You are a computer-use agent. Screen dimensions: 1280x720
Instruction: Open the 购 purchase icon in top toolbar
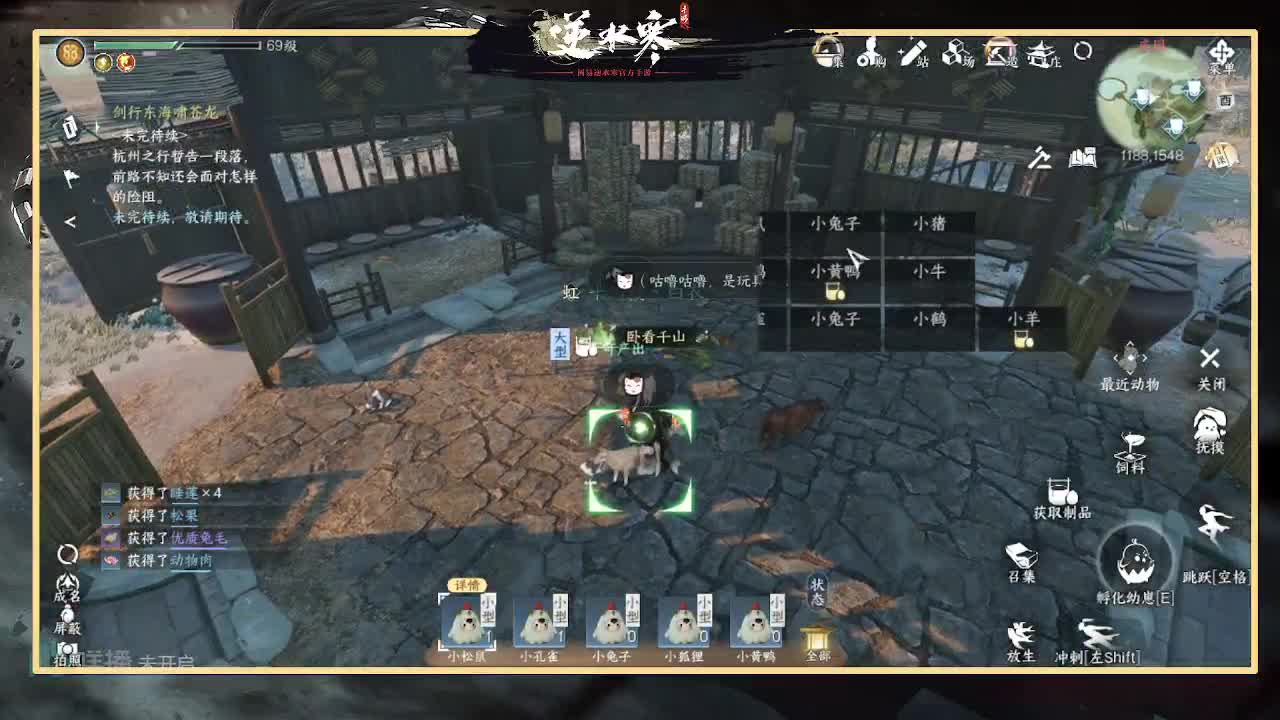[872, 58]
